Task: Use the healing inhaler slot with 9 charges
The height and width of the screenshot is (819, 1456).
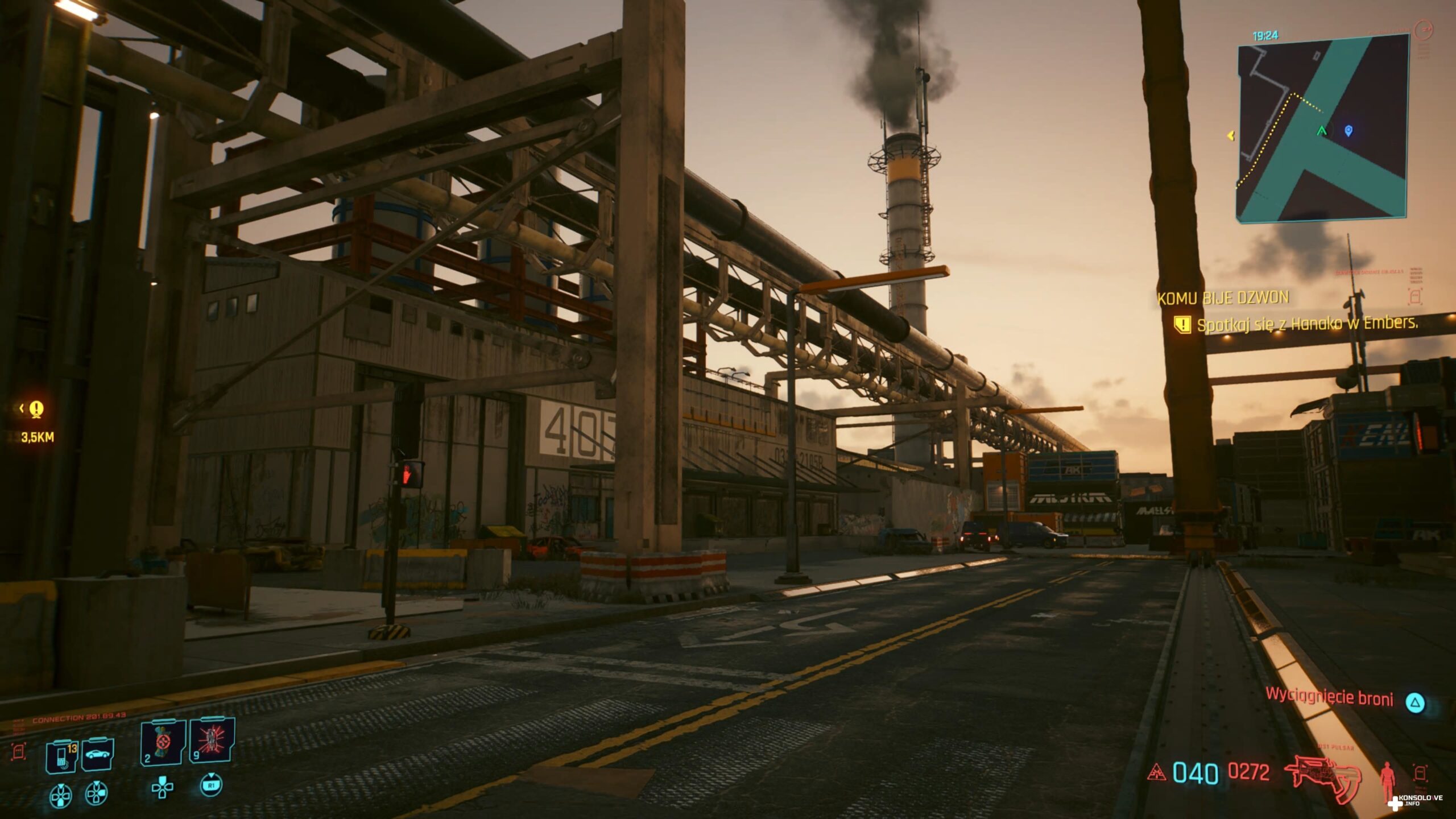Action: [x=212, y=741]
